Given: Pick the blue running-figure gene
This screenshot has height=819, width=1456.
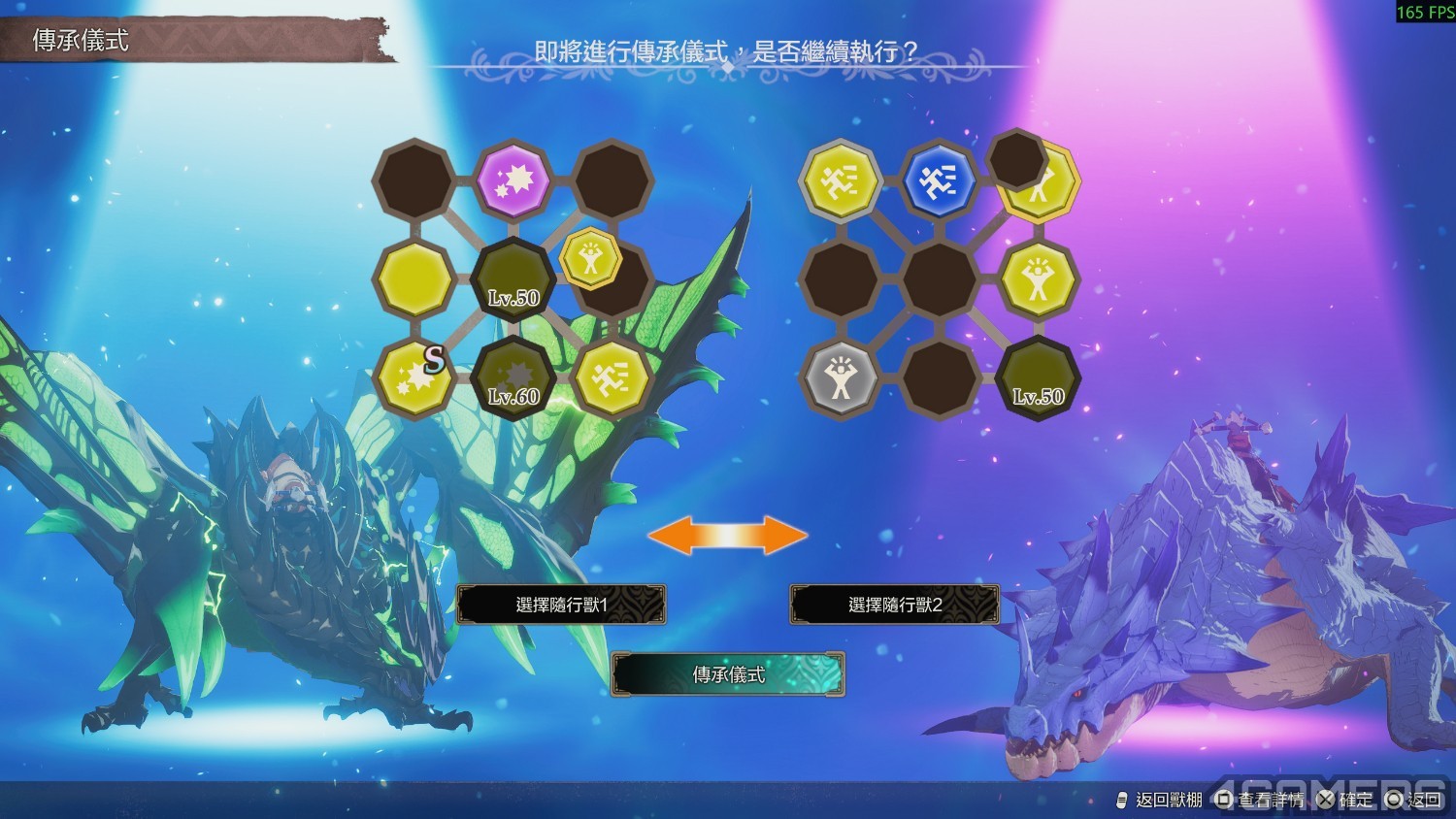Looking at the screenshot, I should (x=939, y=180).
